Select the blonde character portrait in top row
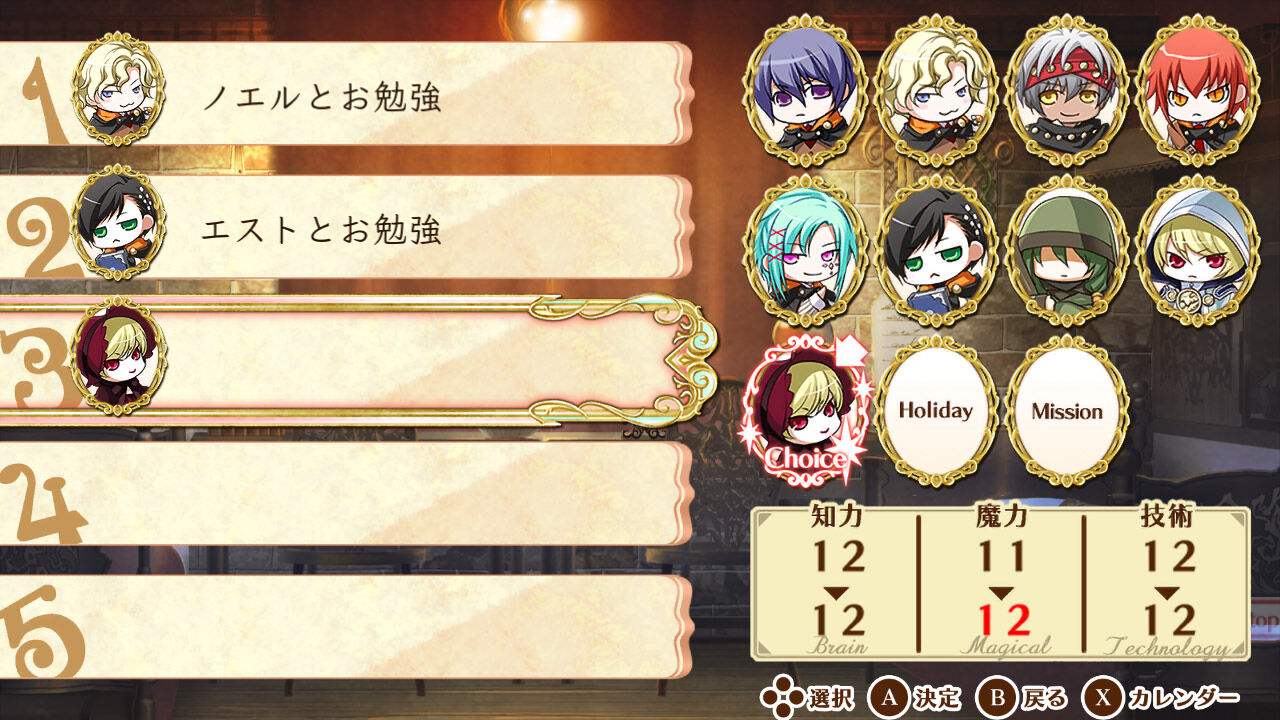 click(x=938, y=95)
